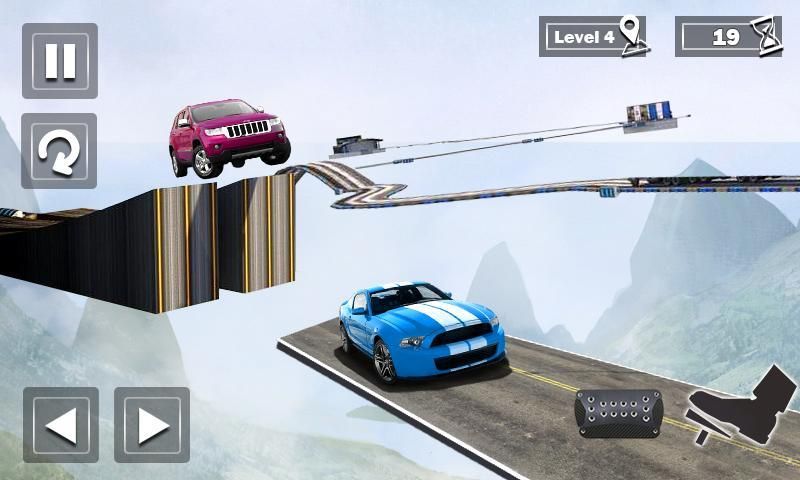Tap the restart circular arrow button
This screenshot has width=800, height=480.
point(60,151)
